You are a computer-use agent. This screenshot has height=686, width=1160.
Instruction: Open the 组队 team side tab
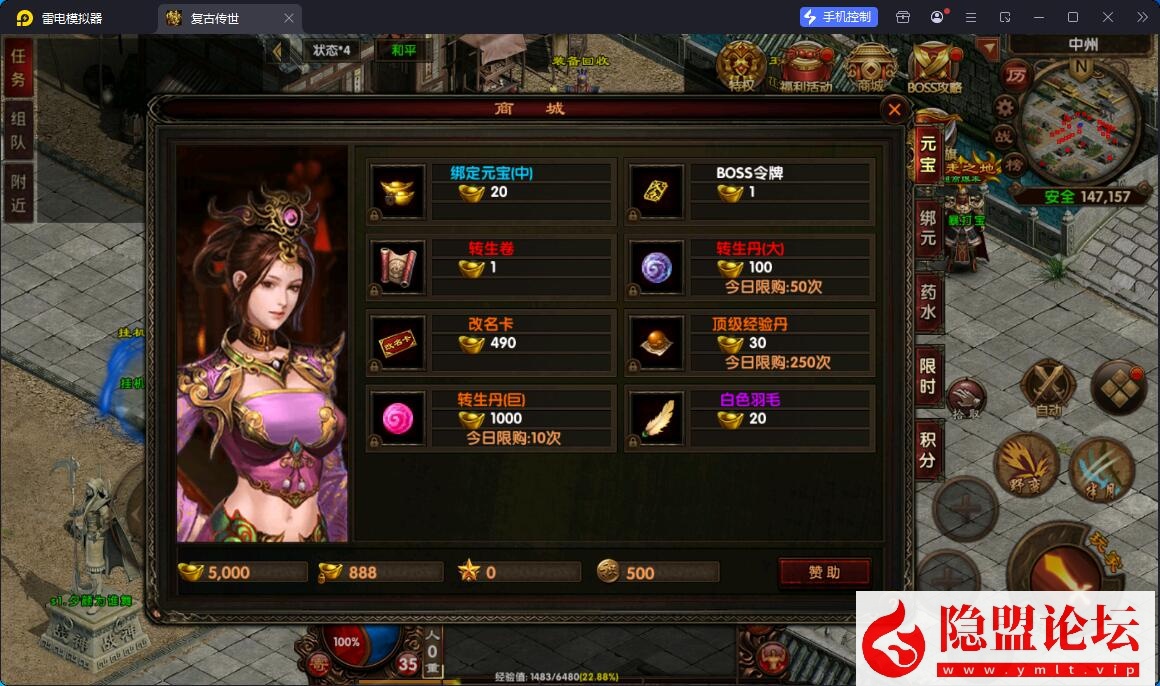point(18,131)
